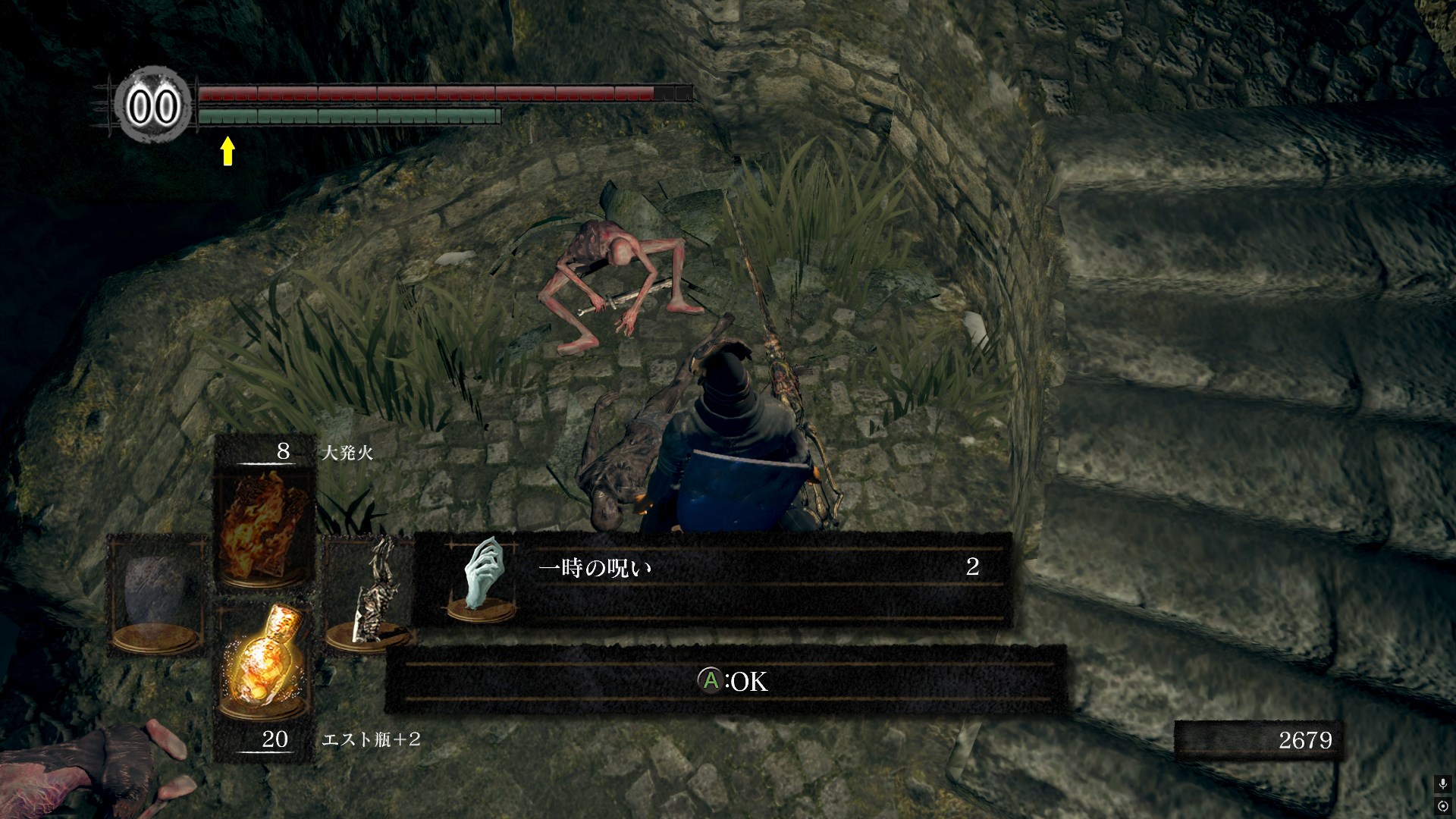Image resolution: width=1456 pixels, height=819 pixels.
Task: Use the glowing Estus Flask +2 slot
Action: 263,661
